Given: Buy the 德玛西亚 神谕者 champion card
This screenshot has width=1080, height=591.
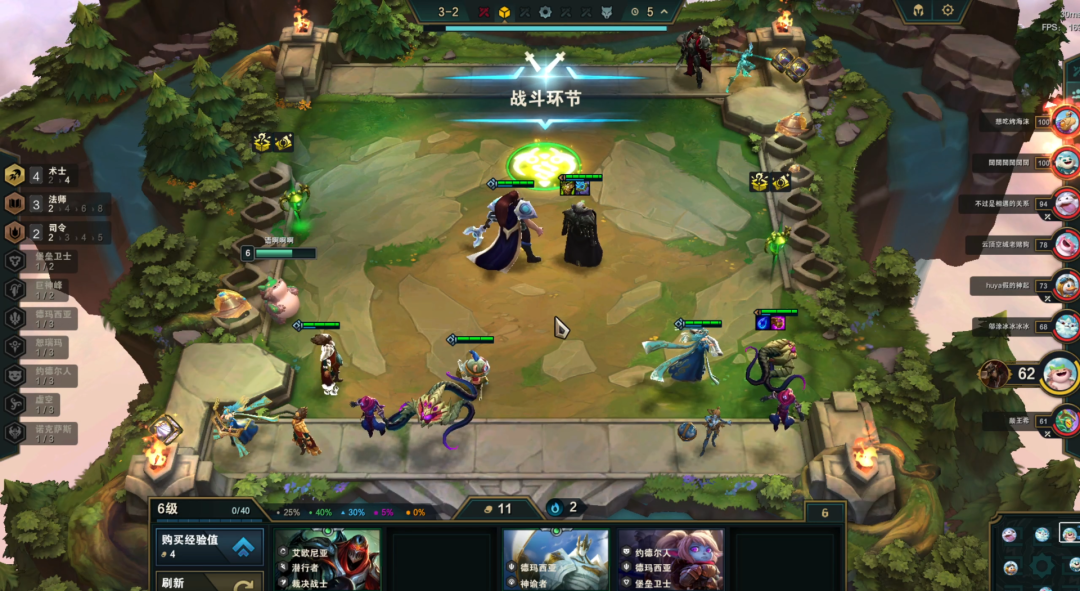Looking at the screenshot, I should click(555, 560).
